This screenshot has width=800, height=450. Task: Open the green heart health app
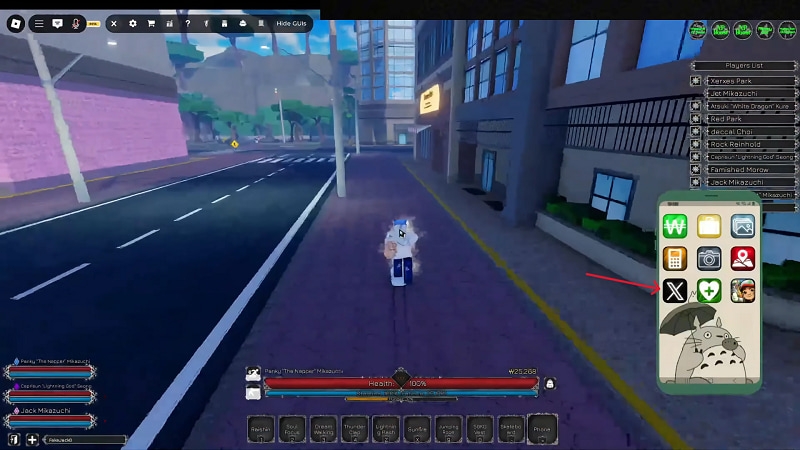click(x=709, y=291)
